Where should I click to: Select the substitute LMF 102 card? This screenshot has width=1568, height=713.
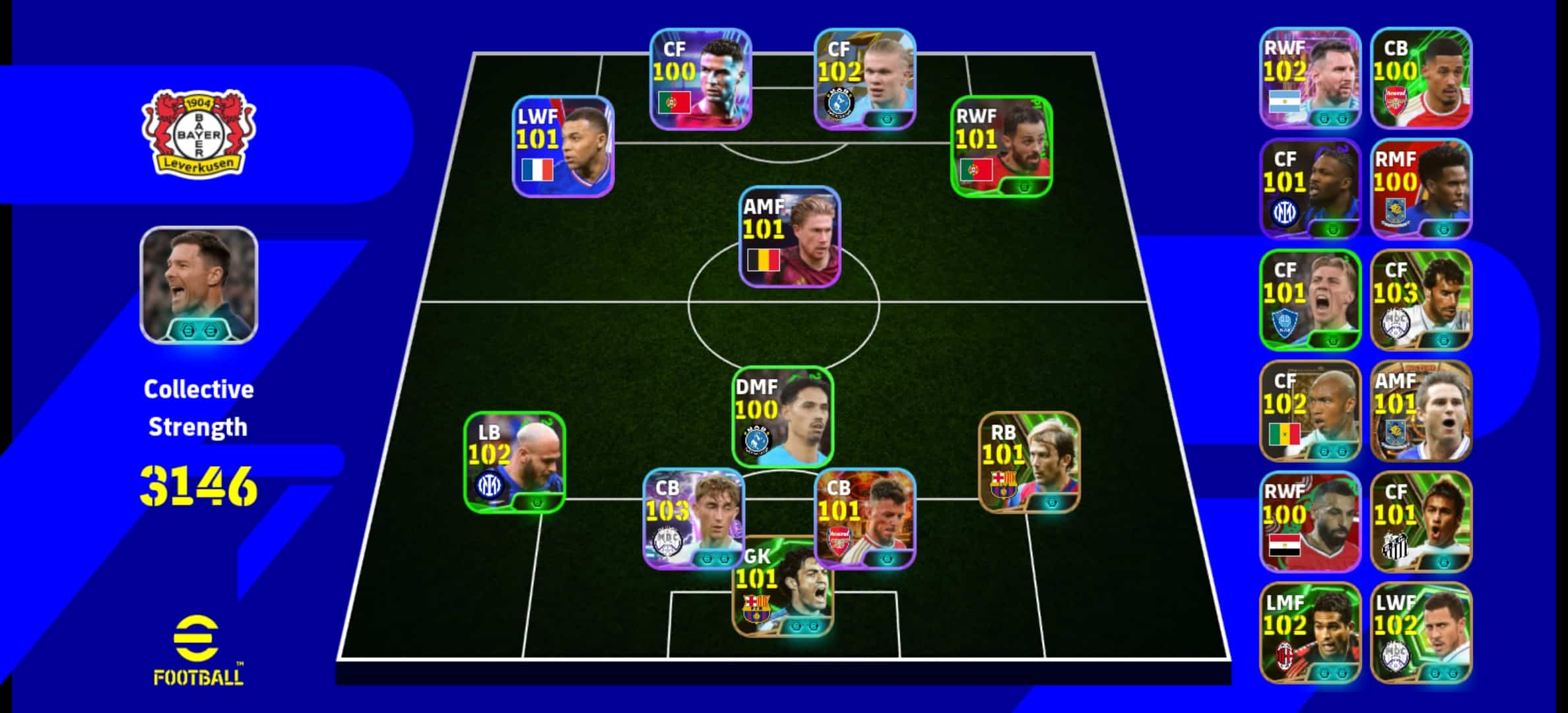point(1310,633)
